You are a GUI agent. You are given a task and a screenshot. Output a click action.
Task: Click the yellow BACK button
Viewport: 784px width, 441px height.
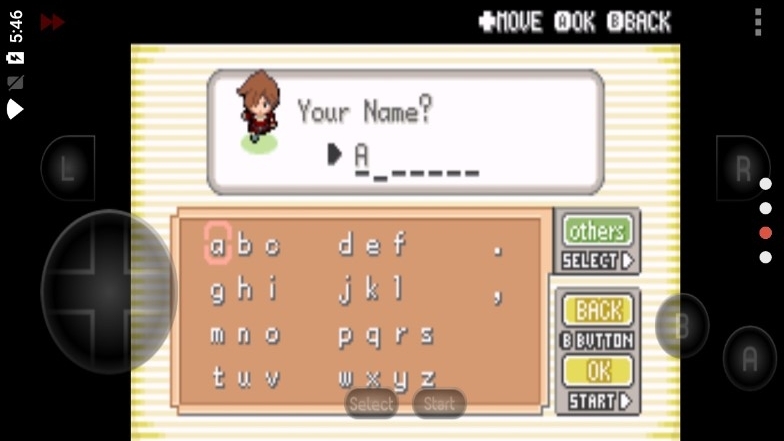[x=598, y=310]
